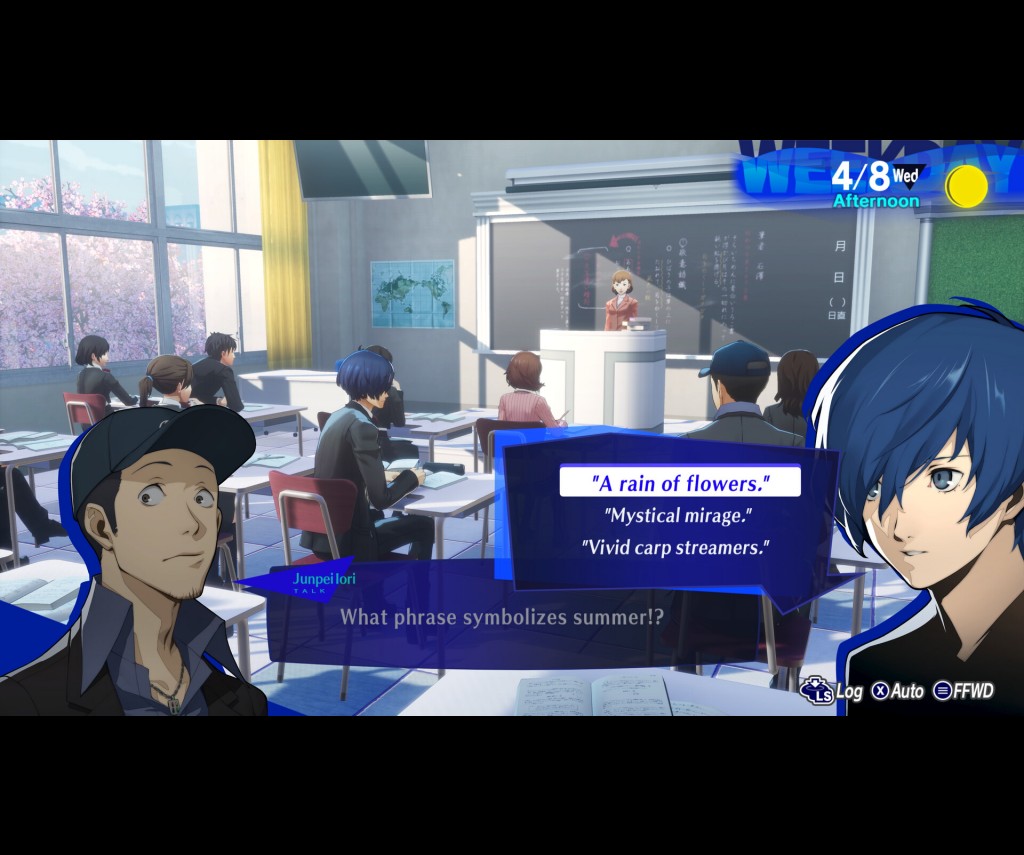Choose the "A rain of flowers." answer
Screen dimensions: 1024x855
(680, 483)
